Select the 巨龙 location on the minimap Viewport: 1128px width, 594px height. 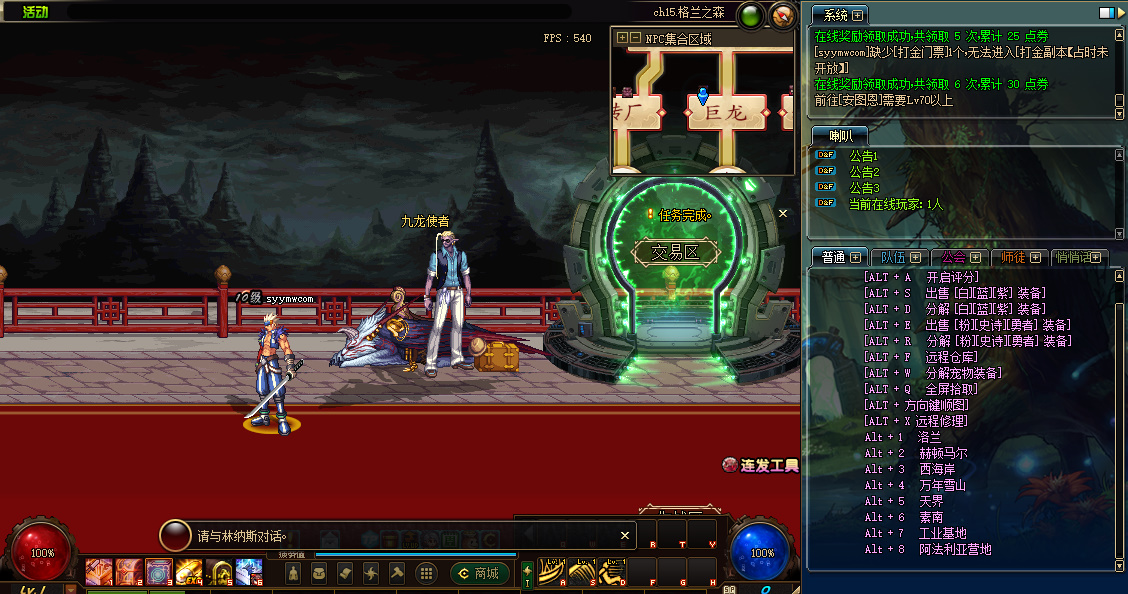click(726, 113)
